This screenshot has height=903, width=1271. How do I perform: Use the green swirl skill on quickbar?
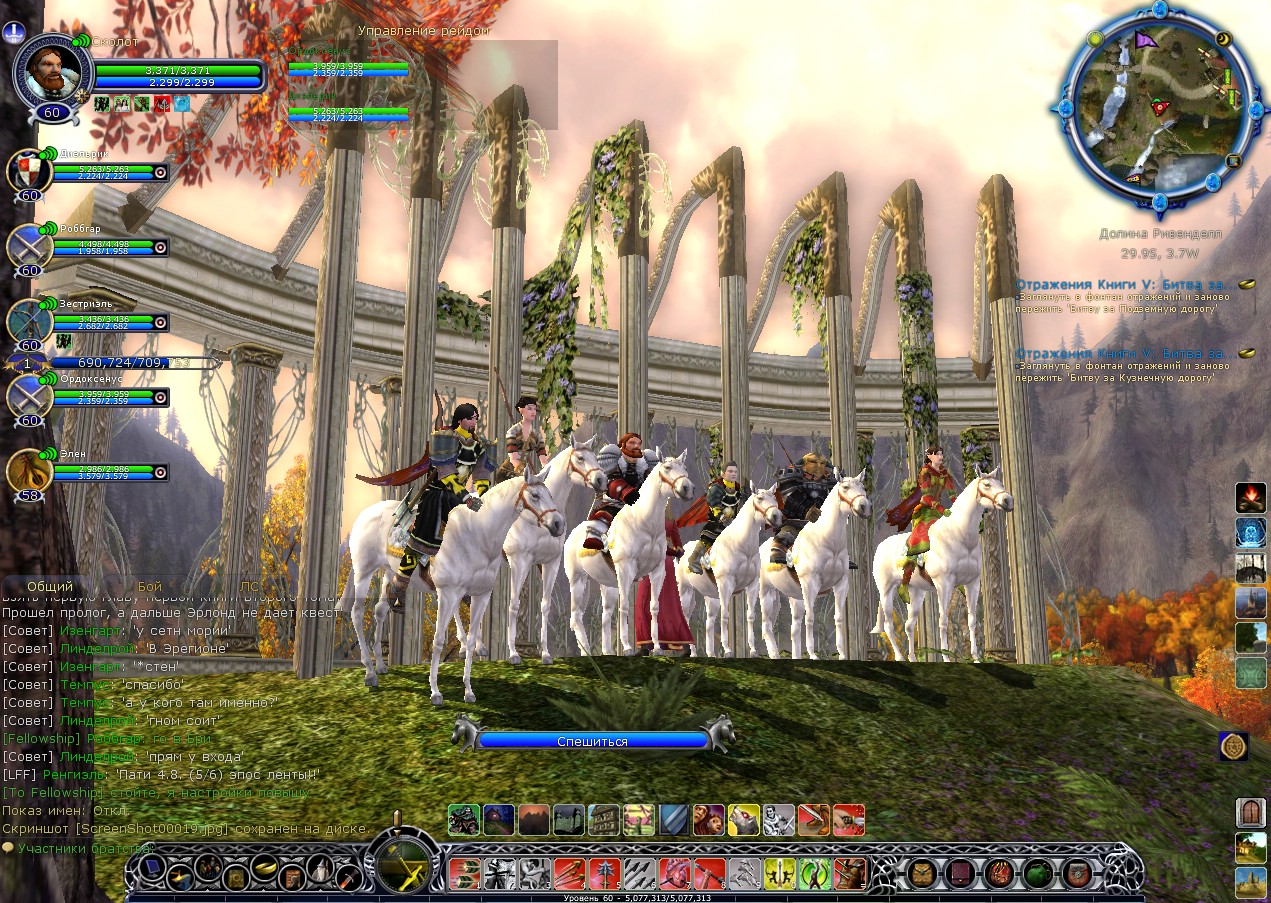point(814,873)
